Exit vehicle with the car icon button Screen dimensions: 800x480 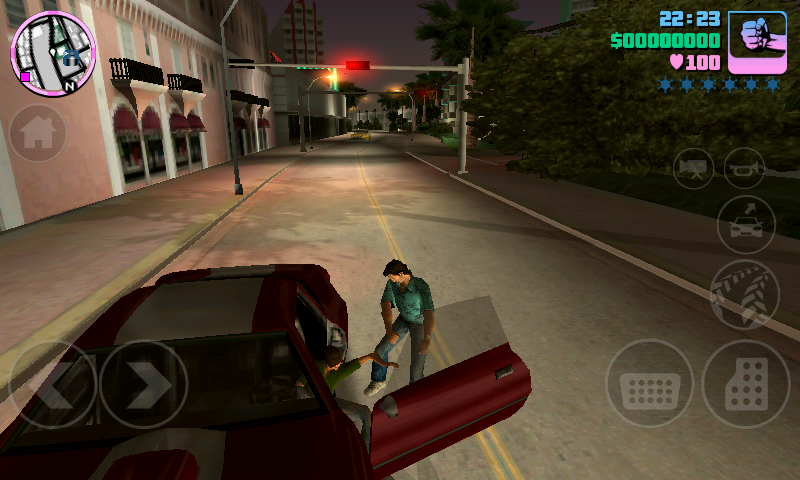[x=746, y=224]
